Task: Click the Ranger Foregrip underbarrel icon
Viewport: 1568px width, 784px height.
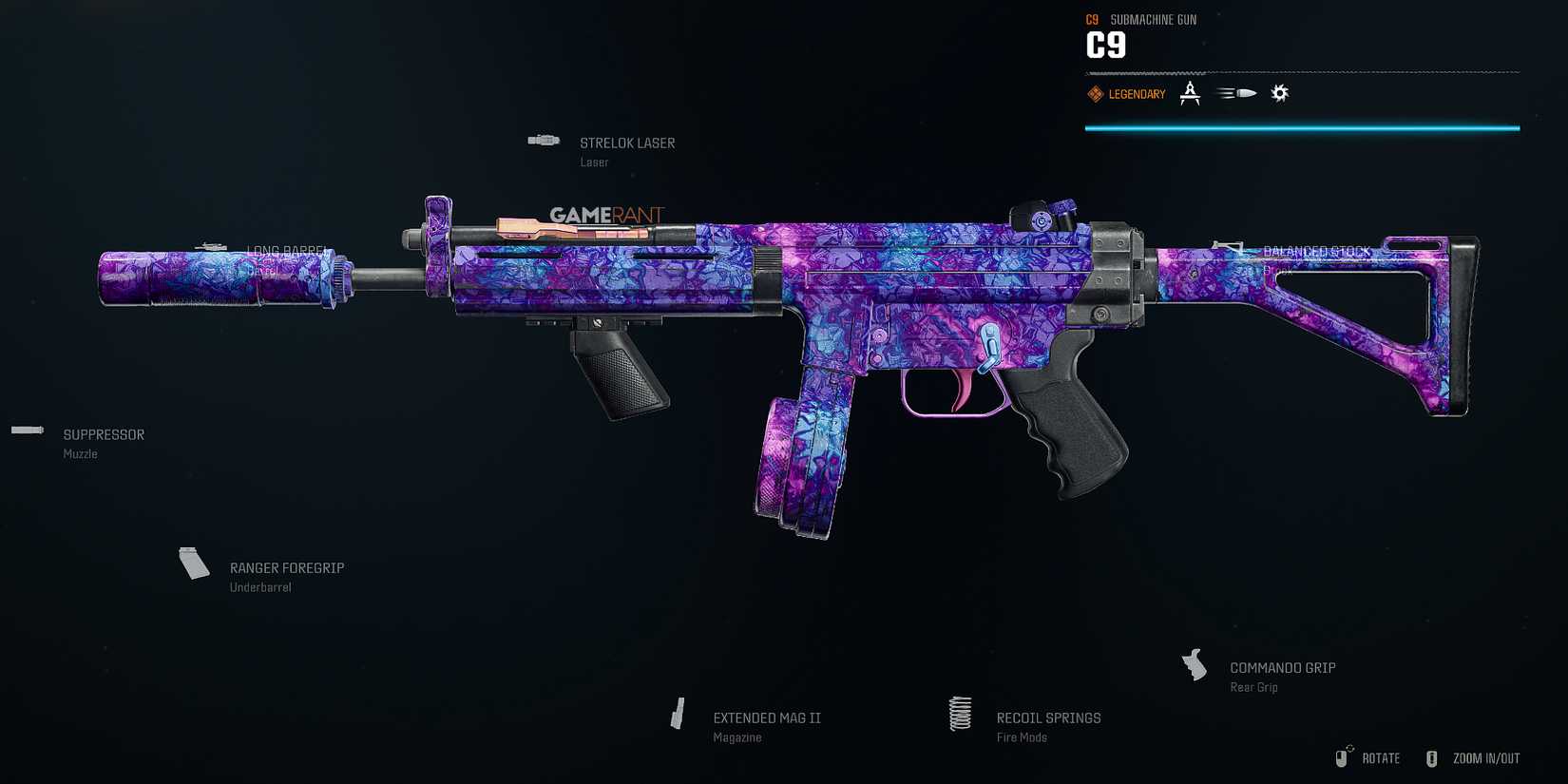Action: pyautogui.click(x=194, y=563)
